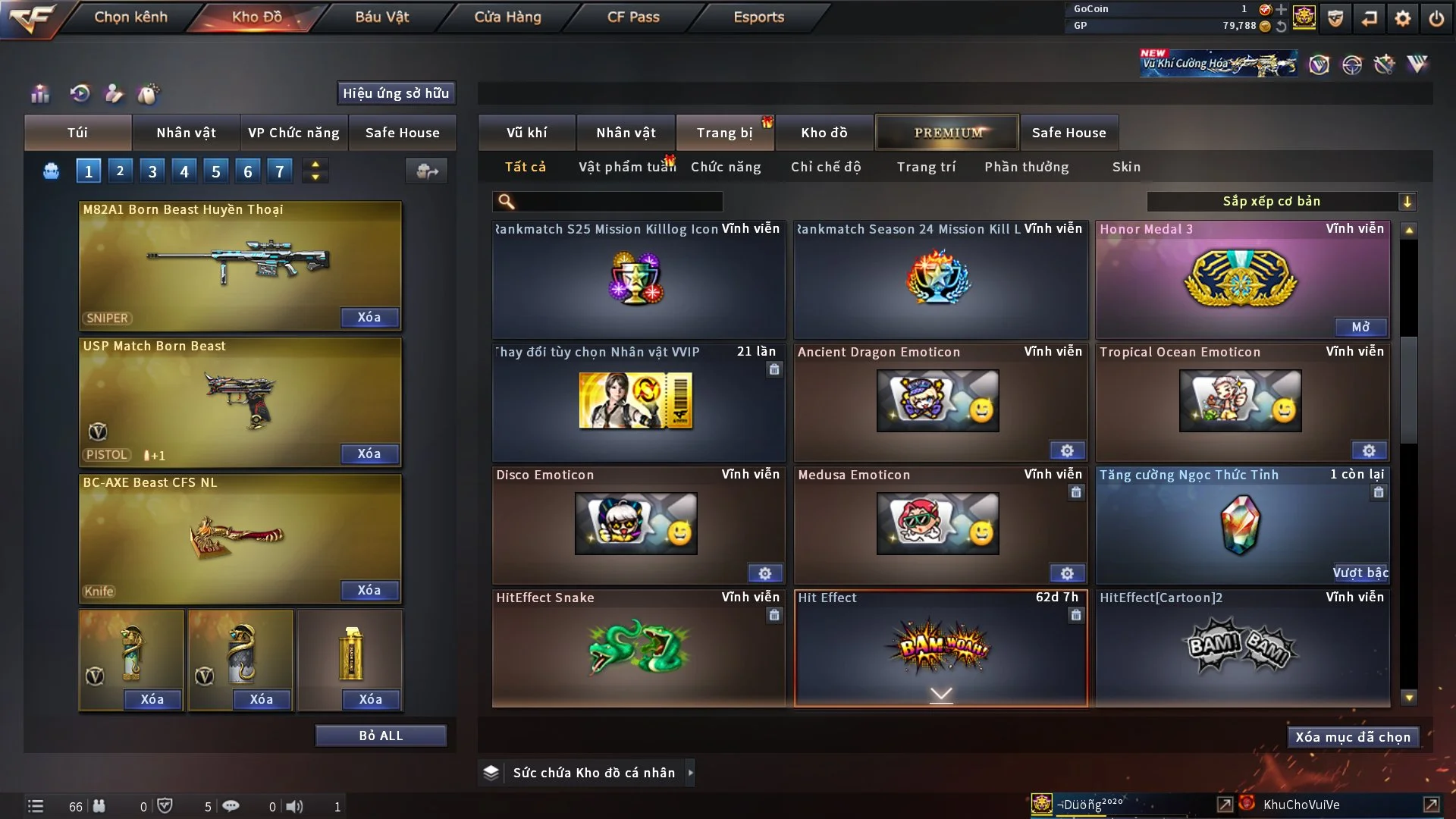Use Vượt bậc on Ngọc Thức Tỉnh
Screen dimensions: 1456x819
pos(1360,573)
